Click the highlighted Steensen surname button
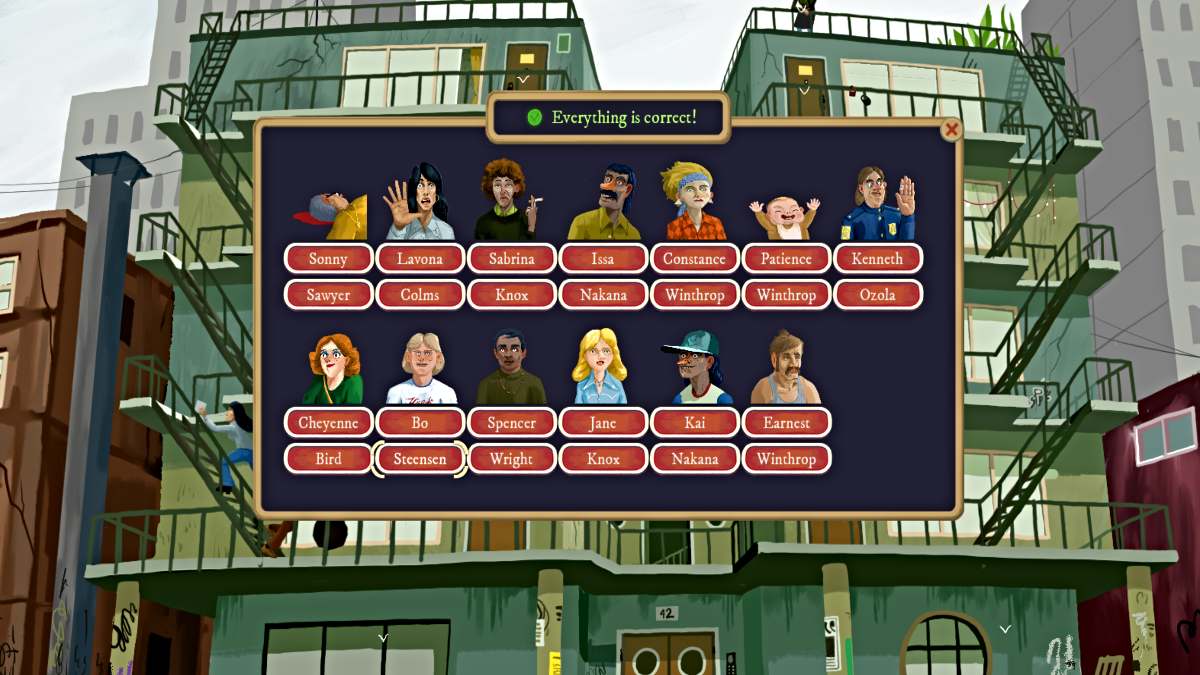 point(420,459)
